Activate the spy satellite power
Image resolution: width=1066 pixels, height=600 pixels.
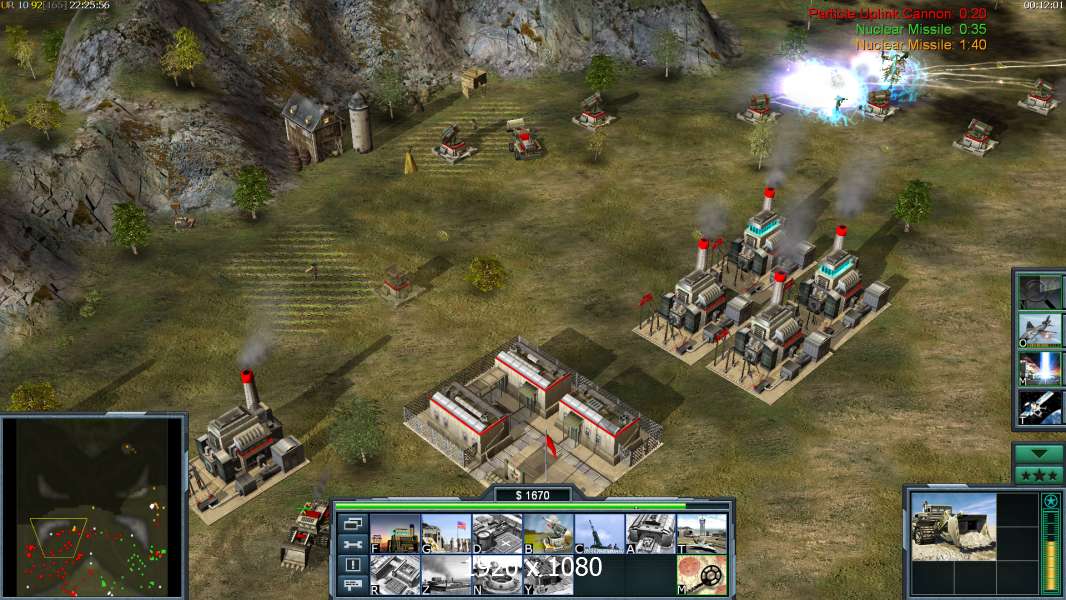(1040, 407)
